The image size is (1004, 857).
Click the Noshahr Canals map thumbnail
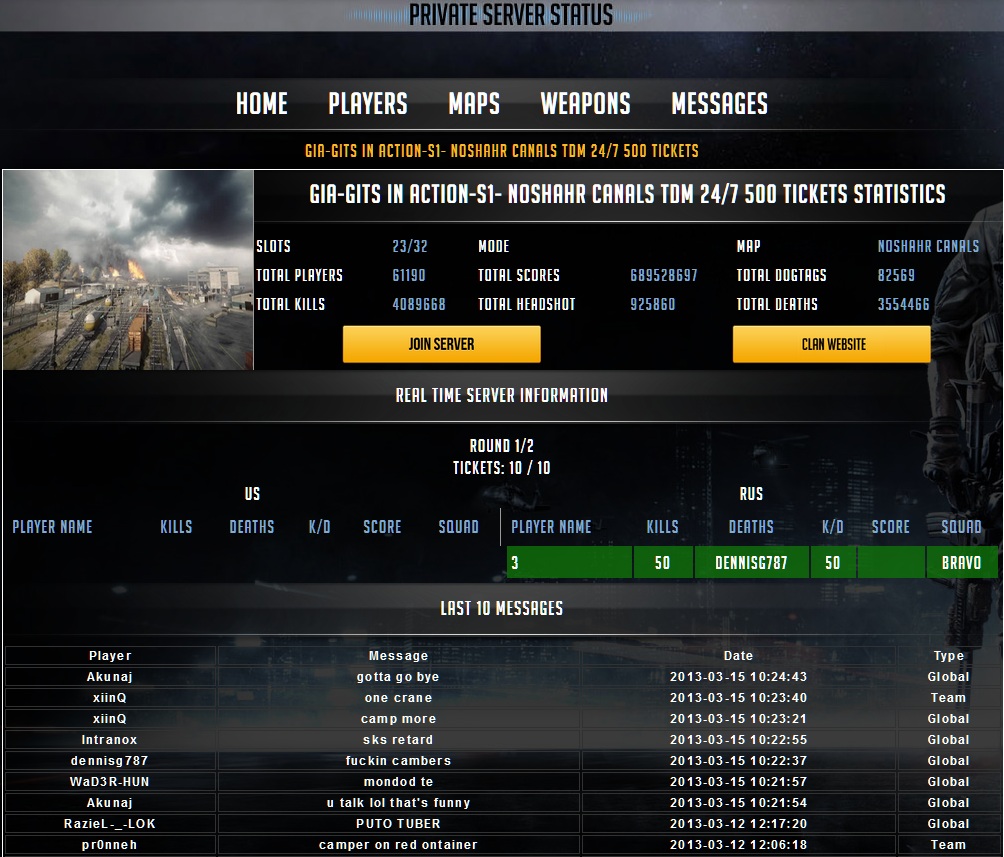click(128, 270)
